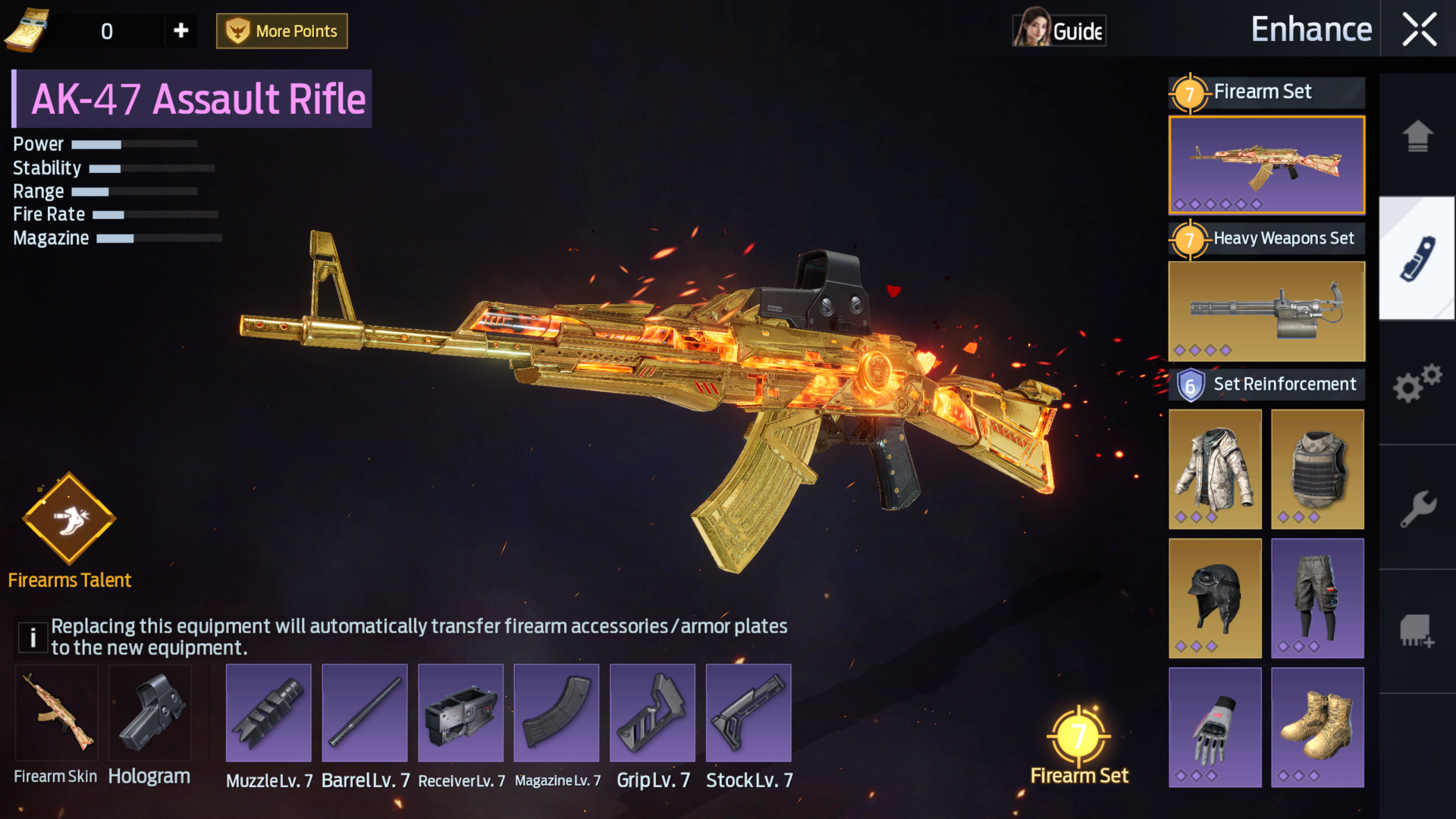This screenshot has width=1456, height=819.
Task: Select the Heavy Weapons Set minigun
Action: click(x=1266, y=311)
